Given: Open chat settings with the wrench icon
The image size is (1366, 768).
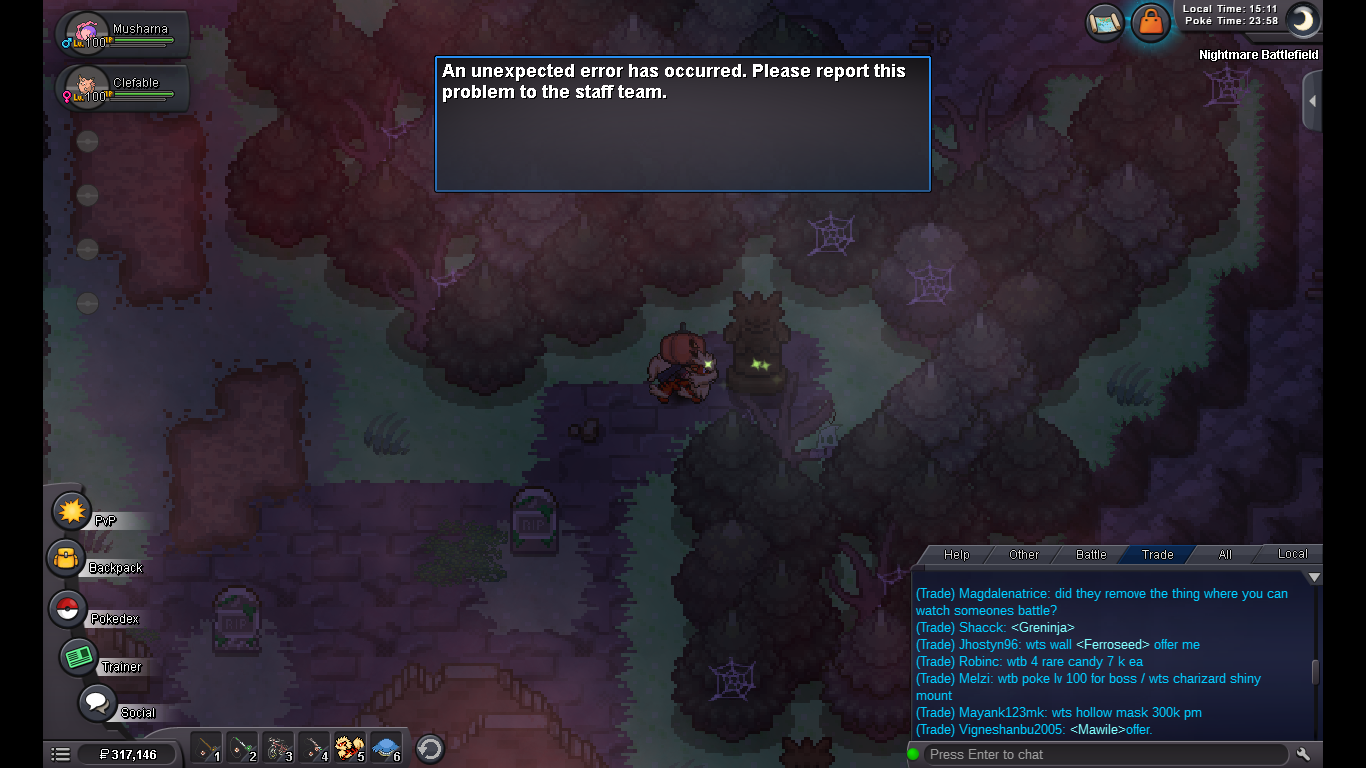Looking at the screenshot, I should 1303,754.
